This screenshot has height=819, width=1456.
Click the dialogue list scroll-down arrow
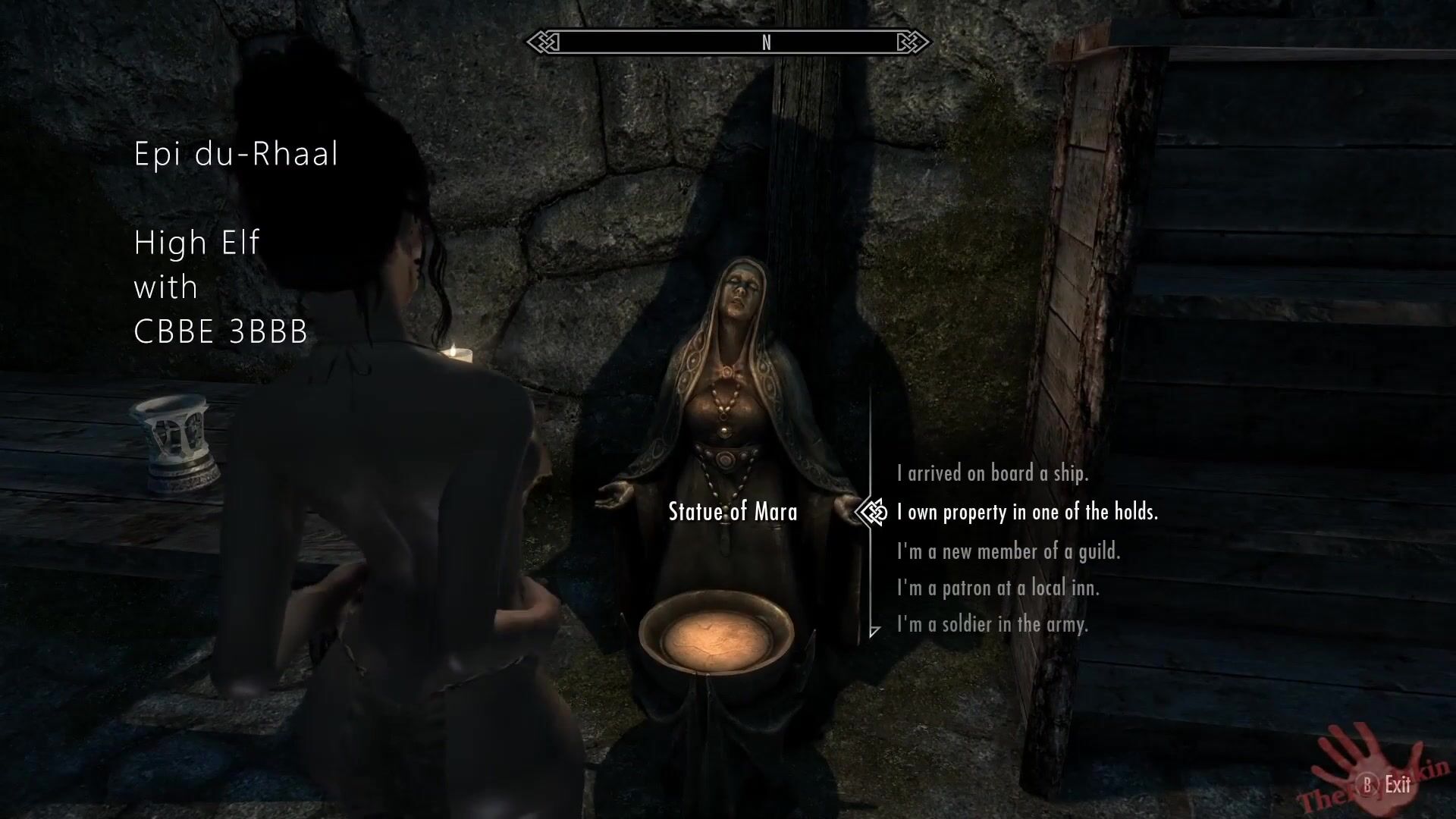pos(874,631)
